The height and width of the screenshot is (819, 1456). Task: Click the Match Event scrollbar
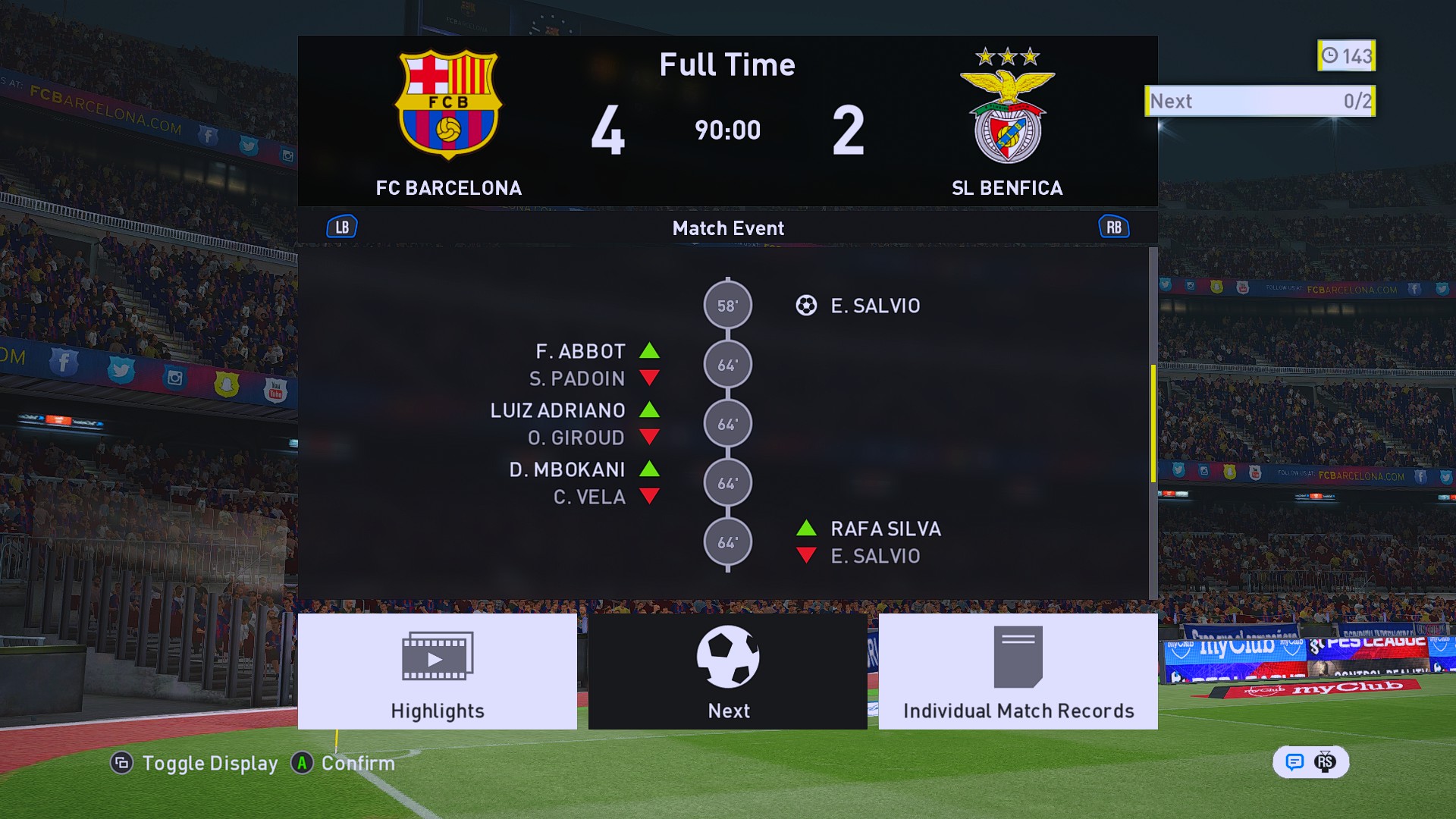1153,423
